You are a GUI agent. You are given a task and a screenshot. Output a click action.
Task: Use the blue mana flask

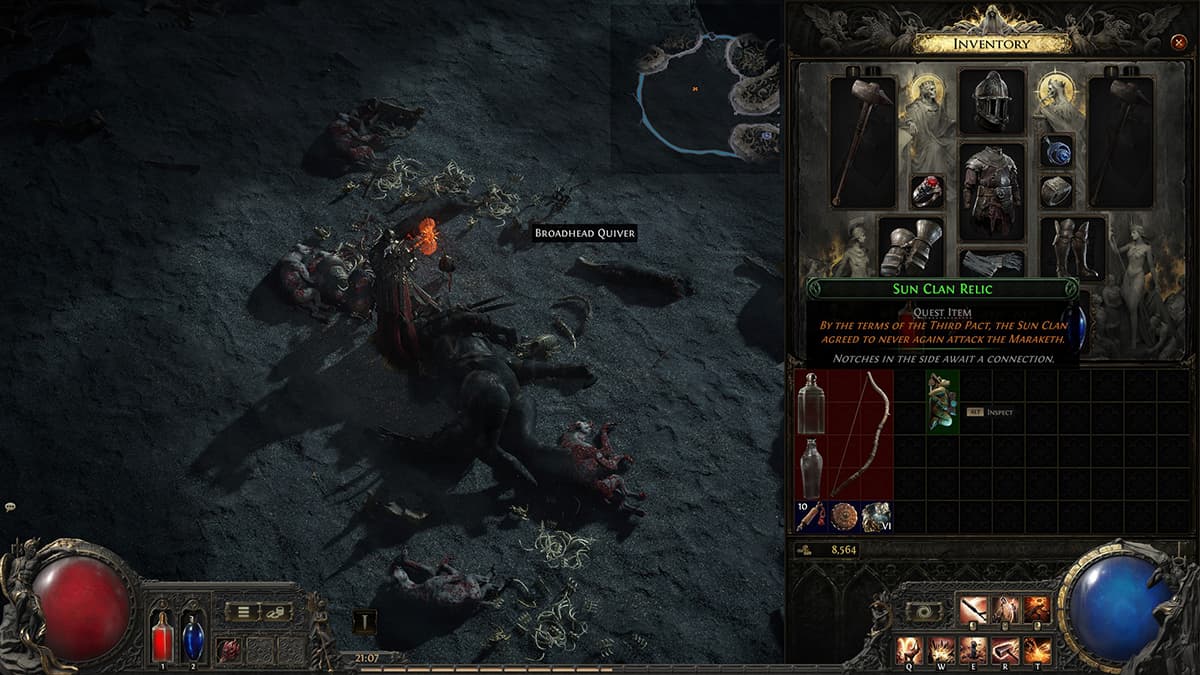point(191,637)
